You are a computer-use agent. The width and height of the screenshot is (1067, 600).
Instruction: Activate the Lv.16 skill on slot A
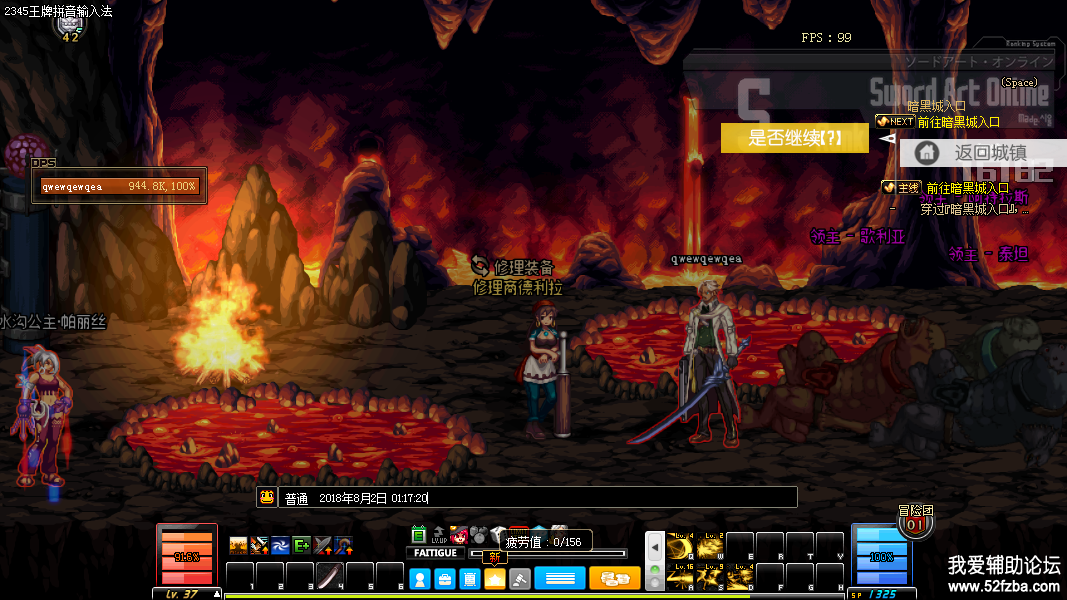point(680,576)
